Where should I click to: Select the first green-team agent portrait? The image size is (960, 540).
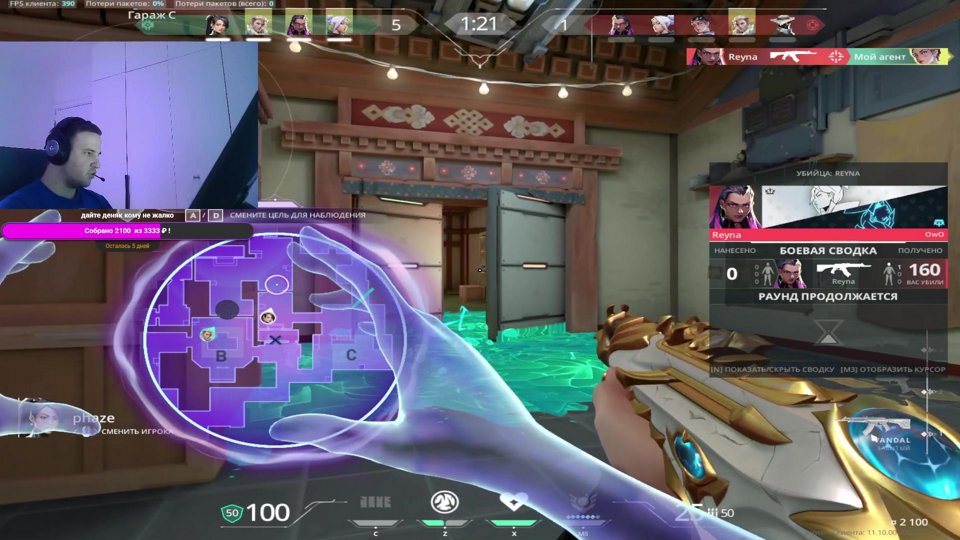coord(217,24)
